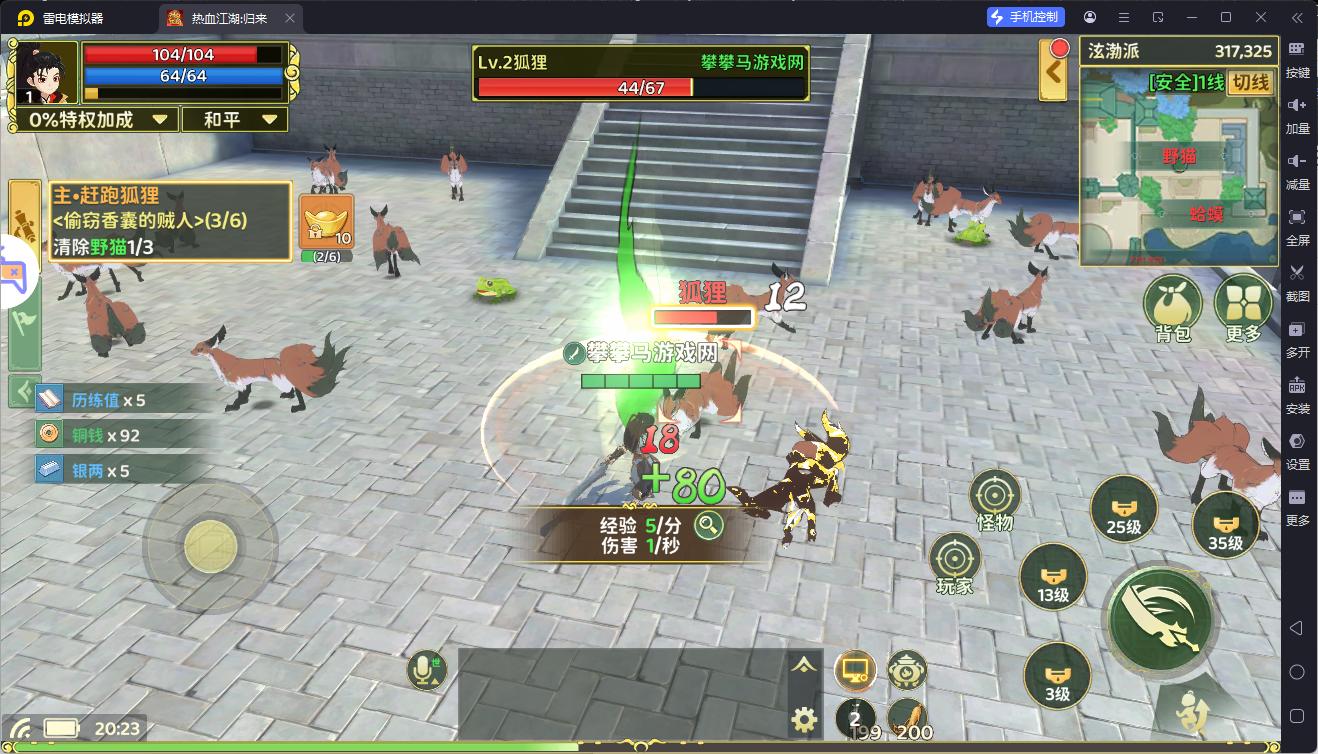The image size is (1318, 754).
Task: Open the gear settings in chat panel
Action: [804, 718]
